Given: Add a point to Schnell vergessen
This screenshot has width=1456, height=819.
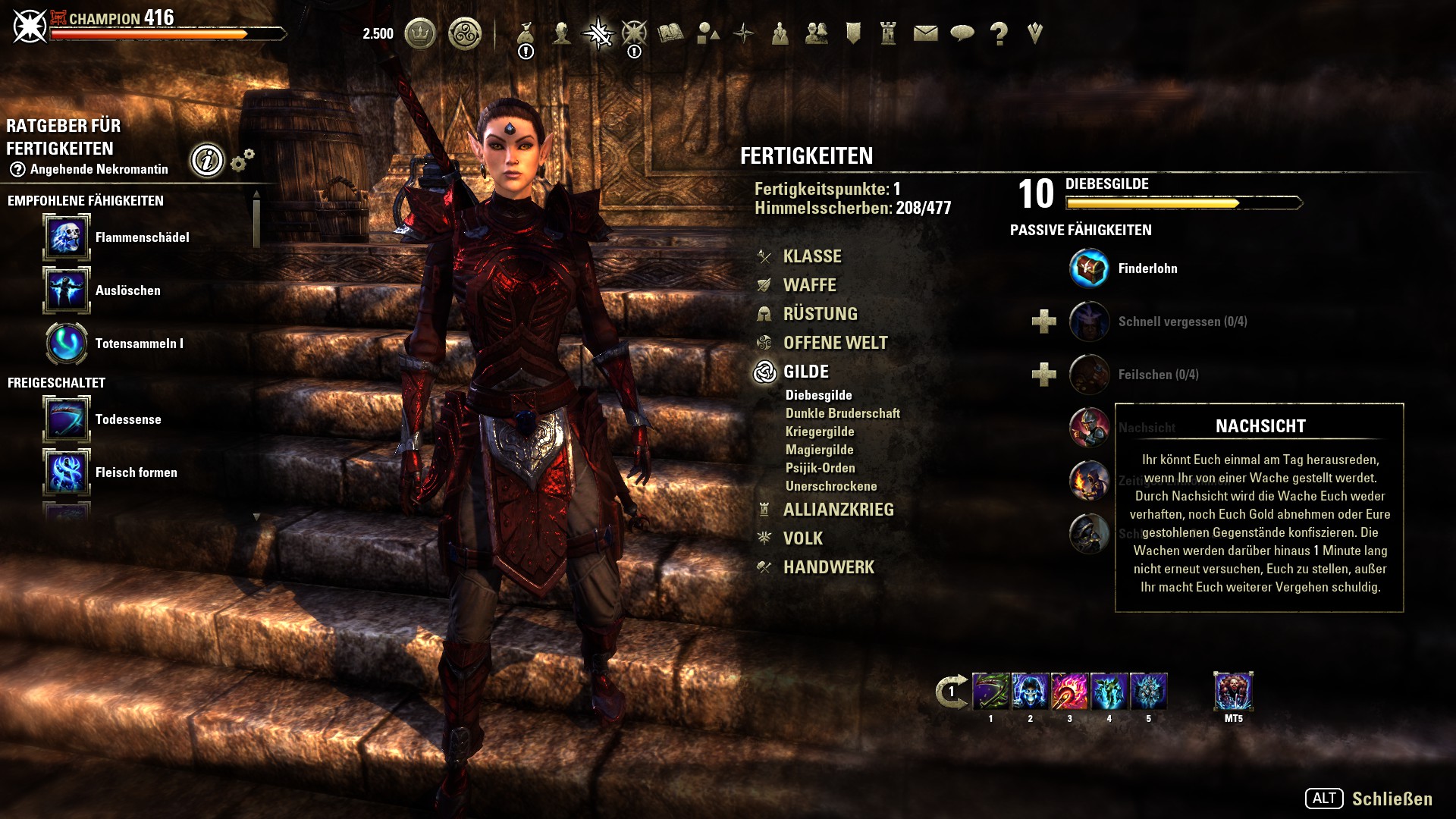Looking at the screenshot, I should click(x=1044, y=322).
